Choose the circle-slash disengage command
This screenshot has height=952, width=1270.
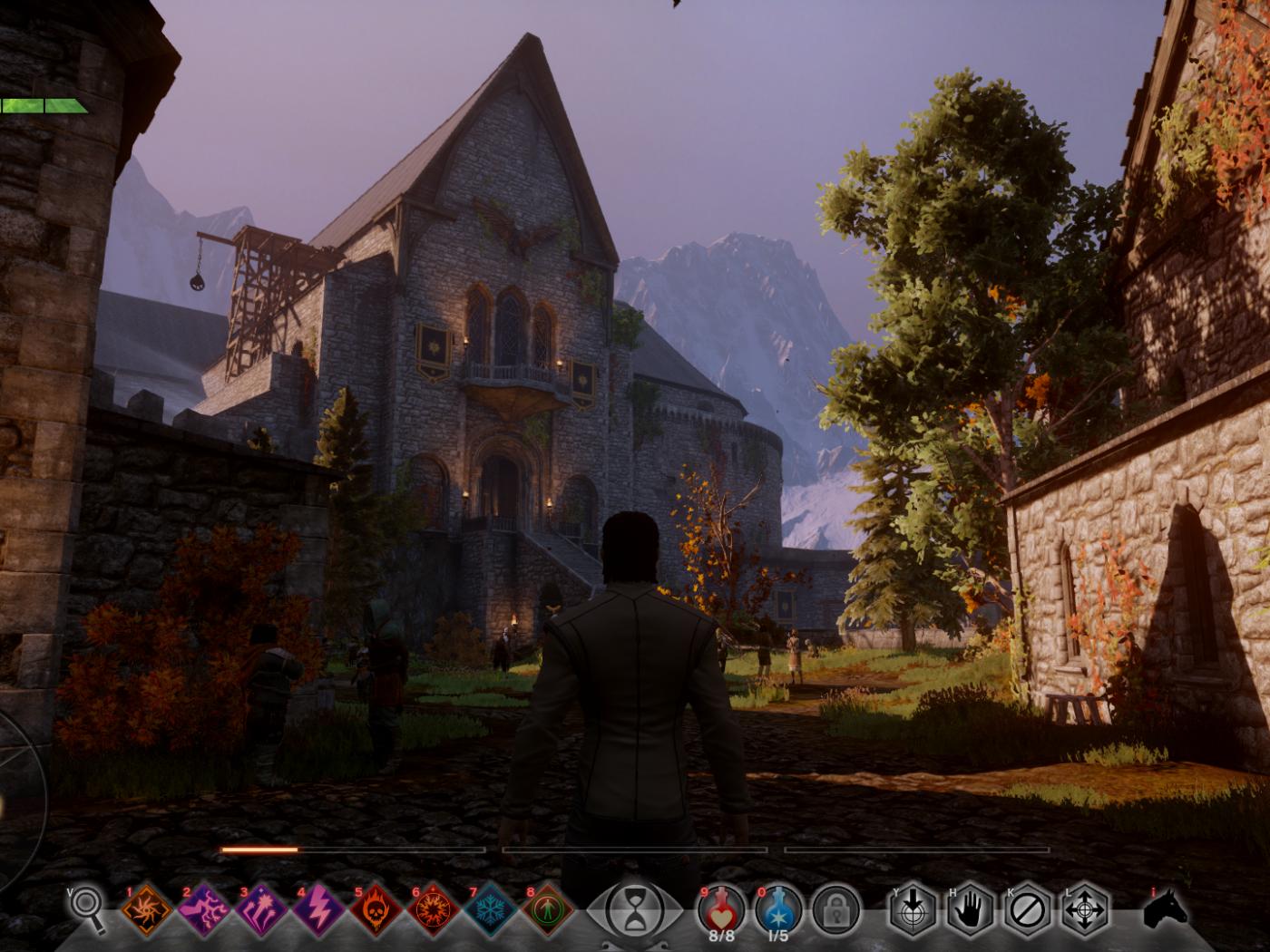pos(1027,911)
